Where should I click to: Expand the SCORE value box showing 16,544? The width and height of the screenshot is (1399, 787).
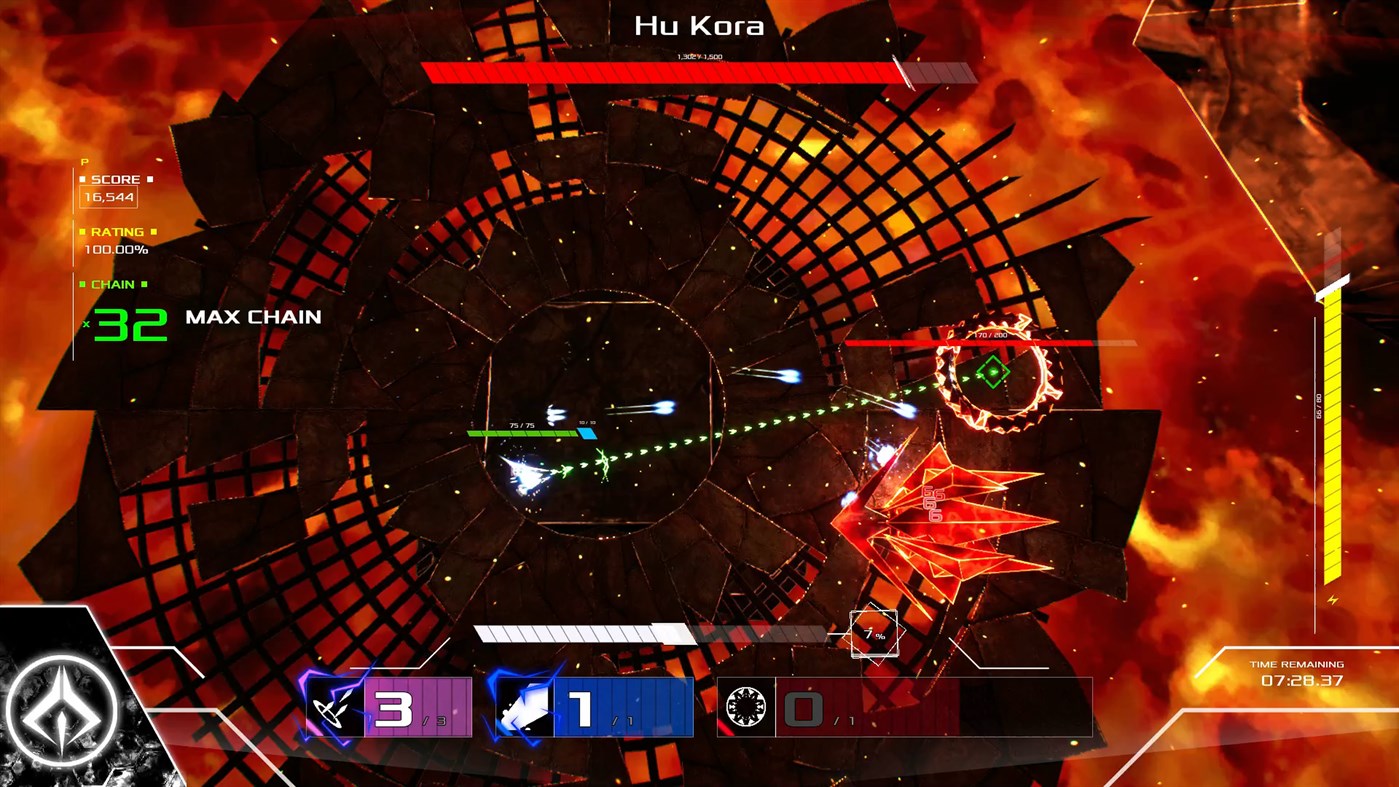(x=108, y=196)
